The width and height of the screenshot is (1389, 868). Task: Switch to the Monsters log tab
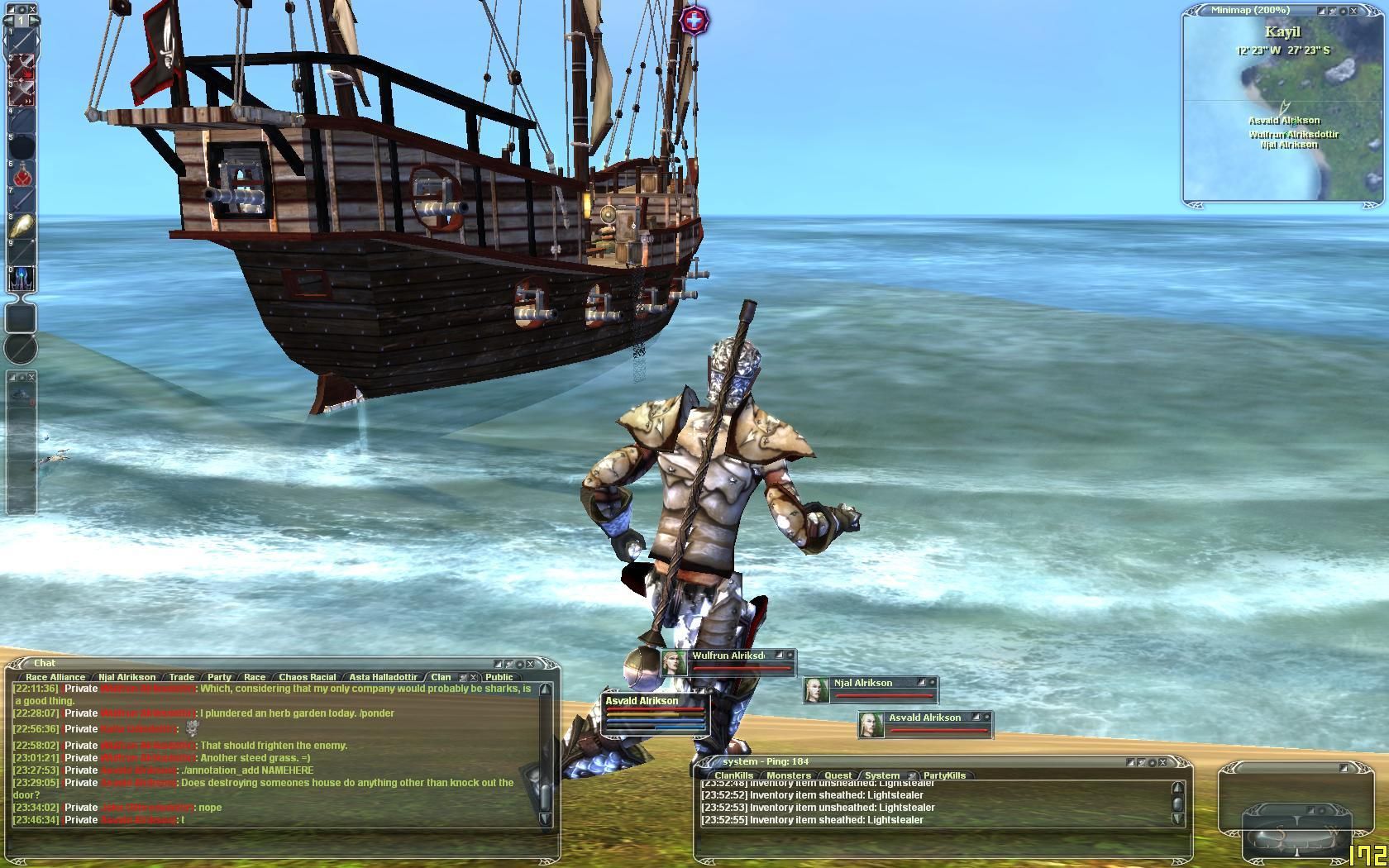[x=788, y=775]
